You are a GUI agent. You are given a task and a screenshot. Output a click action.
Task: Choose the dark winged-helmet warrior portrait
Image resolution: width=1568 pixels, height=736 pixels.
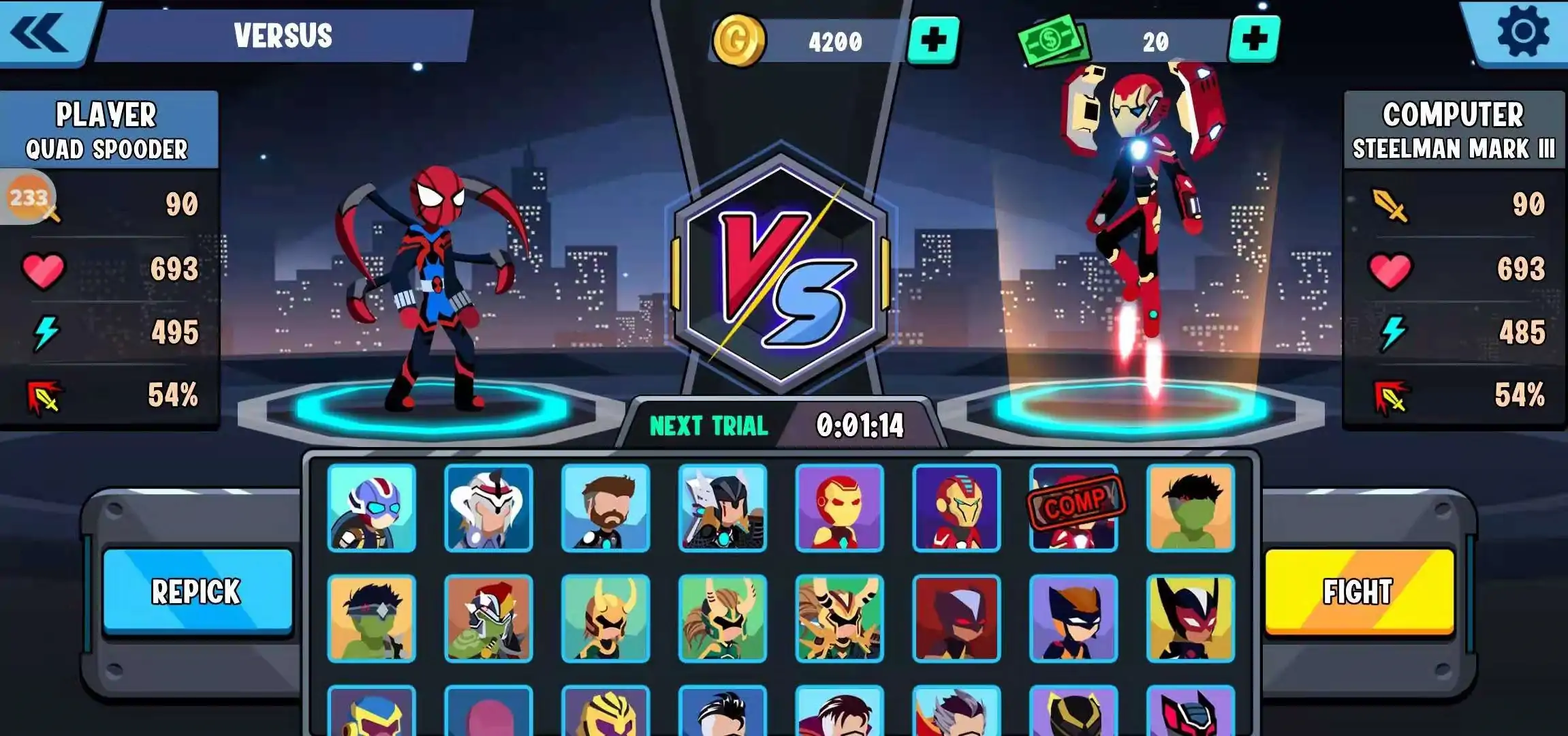tap(723, 508)
